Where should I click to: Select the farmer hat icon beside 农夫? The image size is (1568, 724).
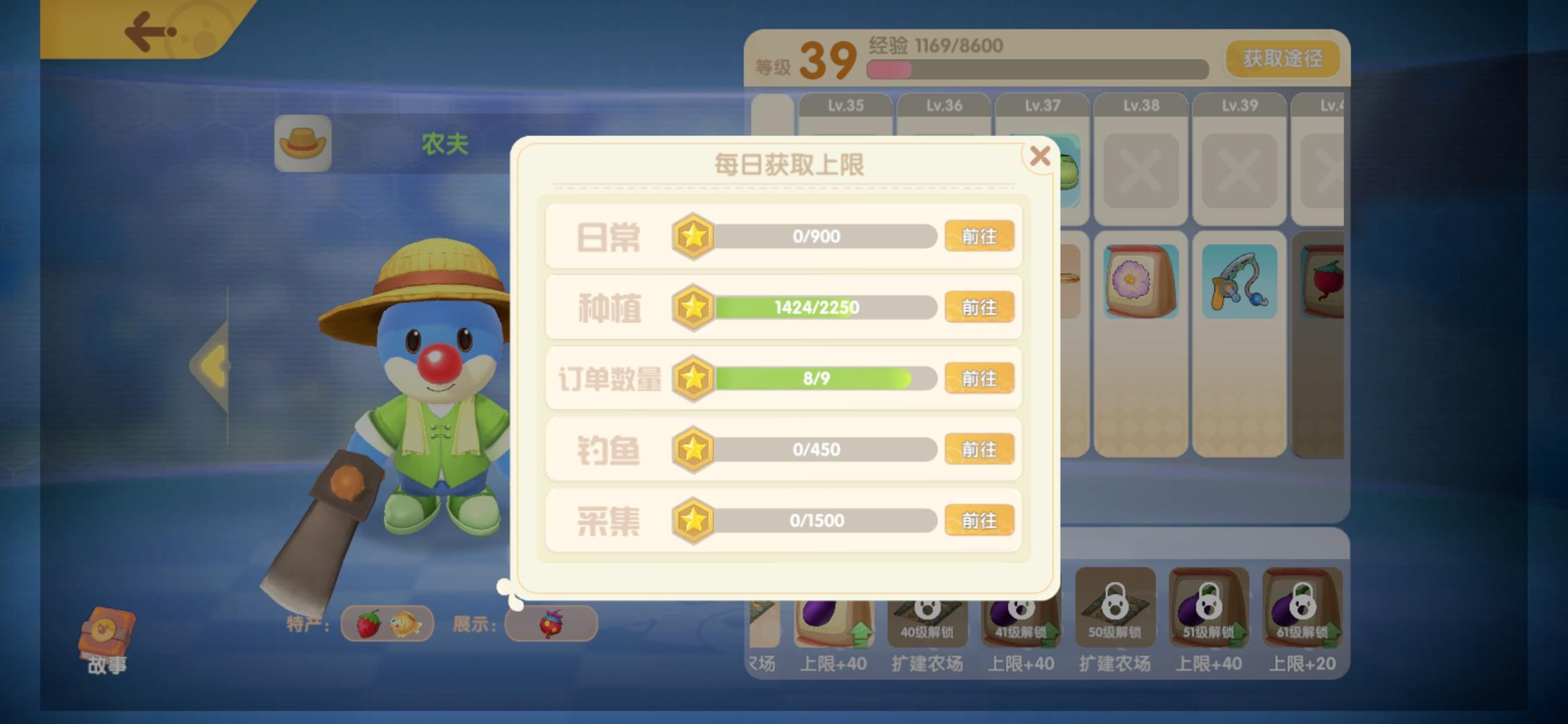tap(303, 143)
